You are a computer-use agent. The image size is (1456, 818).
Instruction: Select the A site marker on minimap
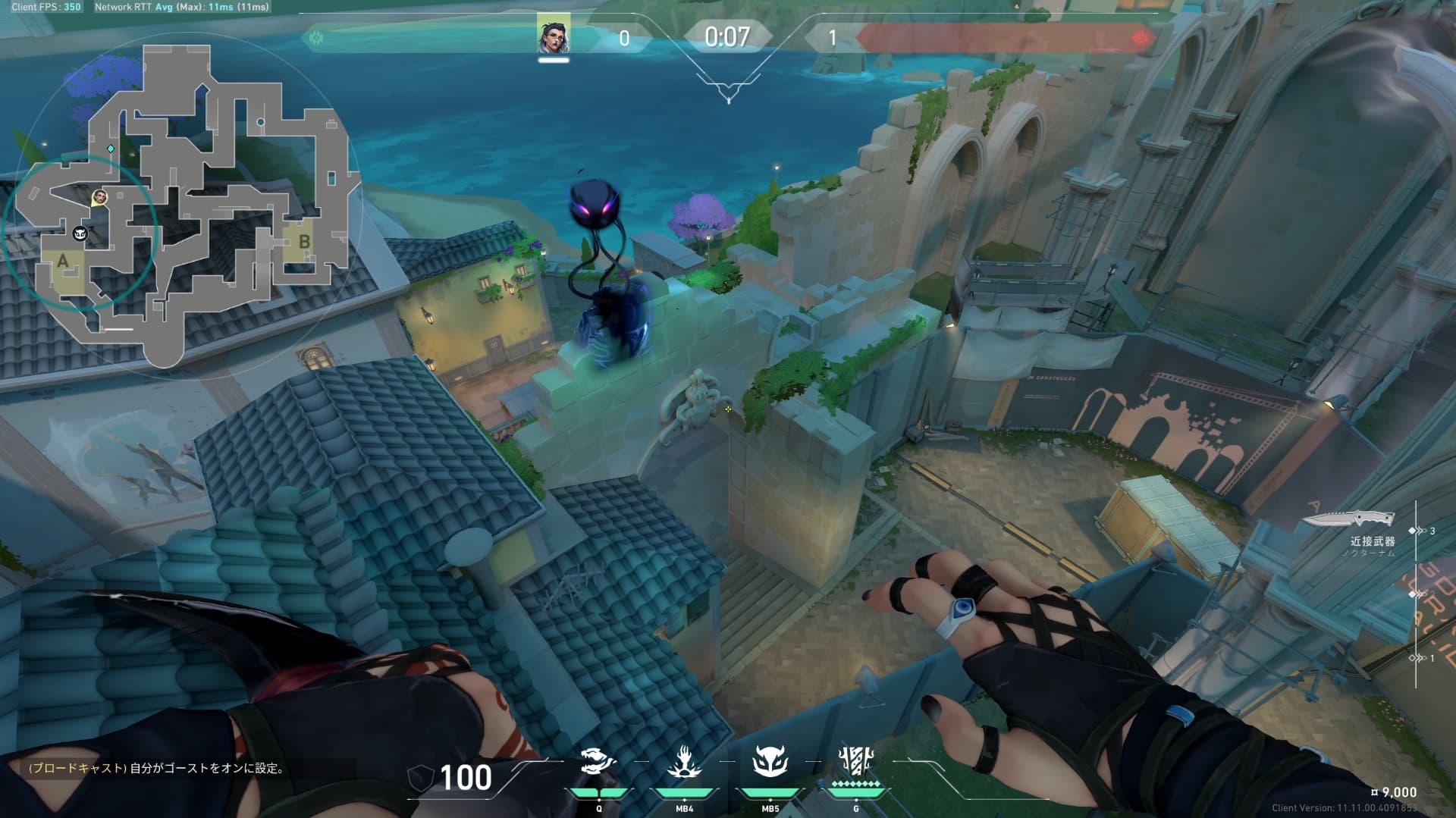click(x=62, y=262)
